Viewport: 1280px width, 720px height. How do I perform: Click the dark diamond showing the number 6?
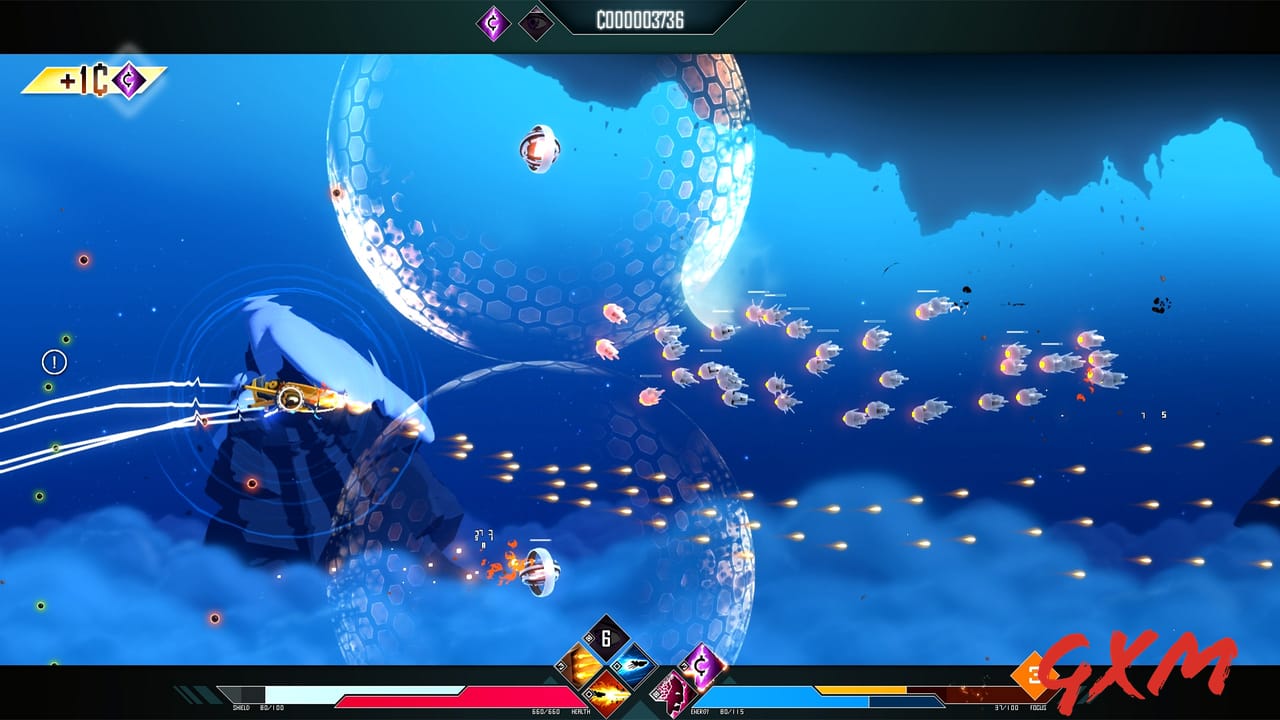(605, 638)
